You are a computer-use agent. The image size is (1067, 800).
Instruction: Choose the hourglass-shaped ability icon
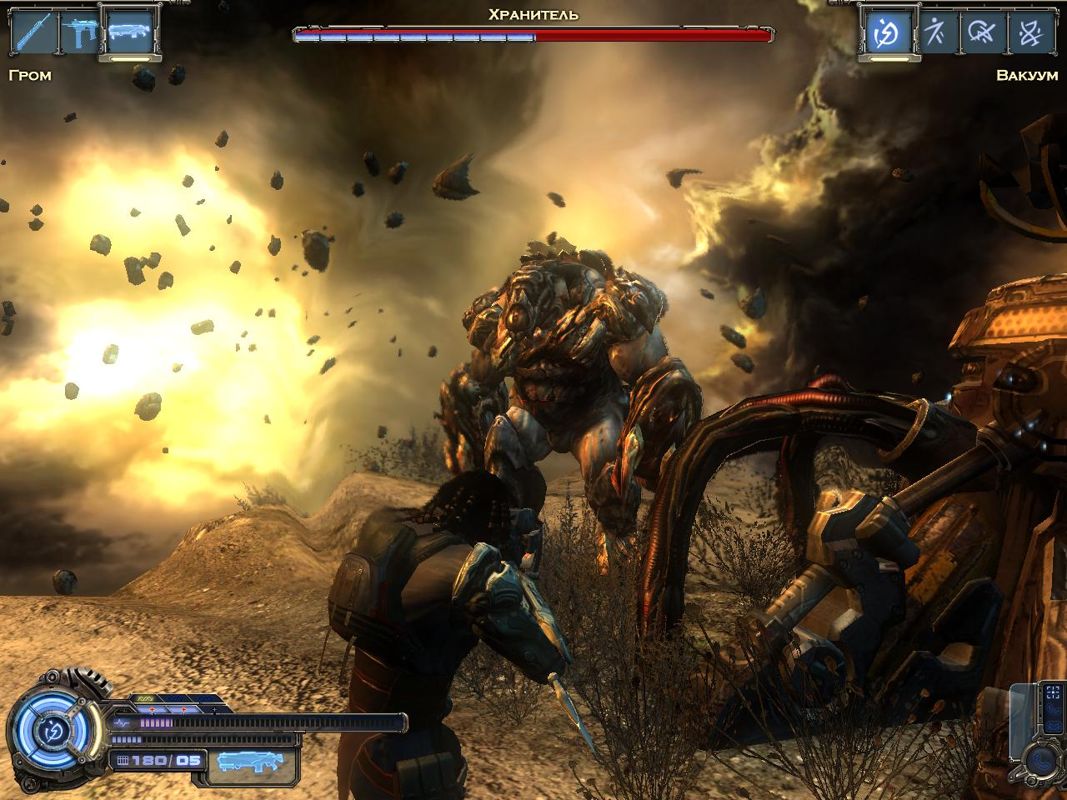tap(1031, 33)
